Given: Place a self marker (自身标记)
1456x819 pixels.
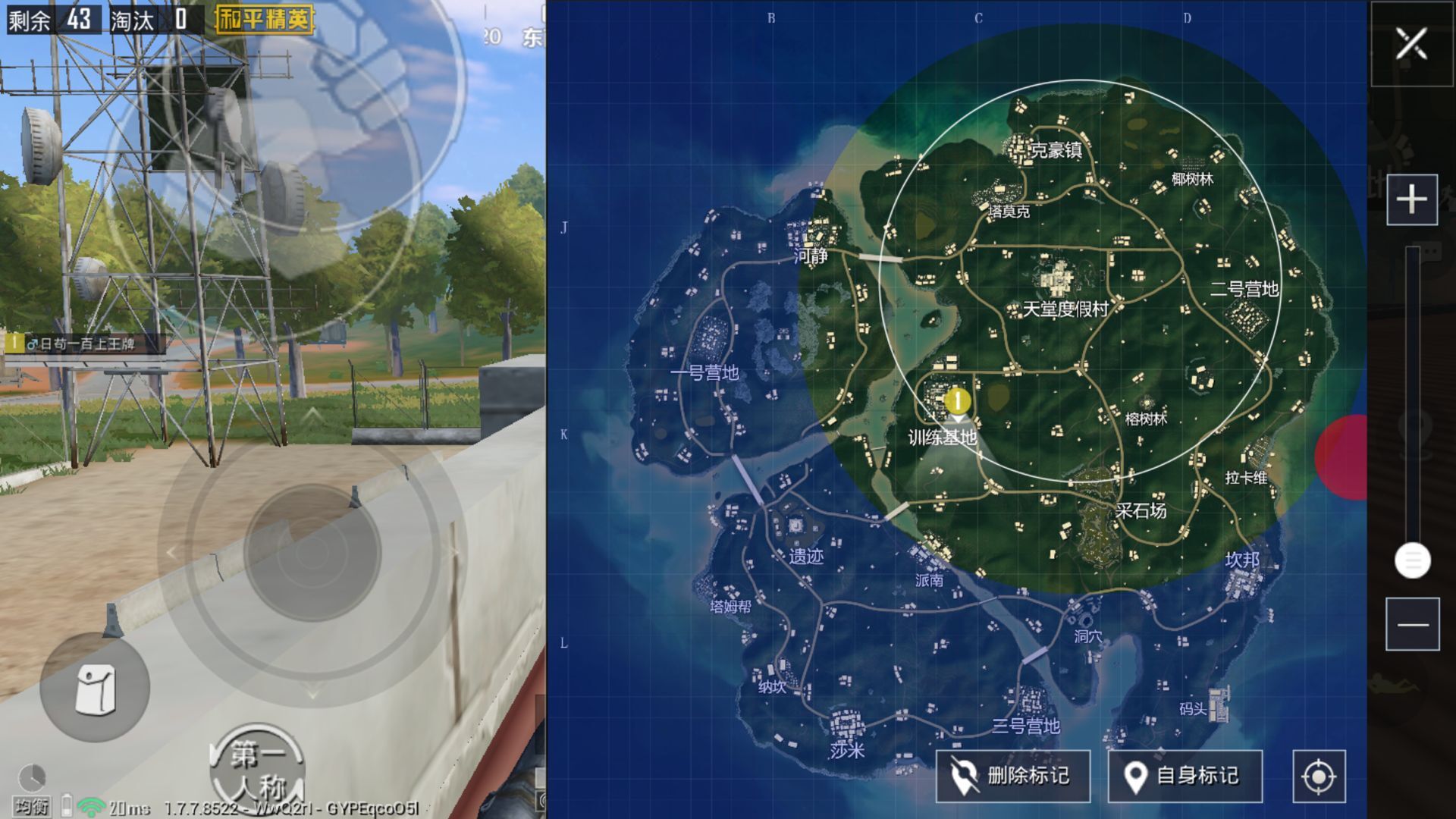Looking at the screenshot, I should click(1185, 776).
